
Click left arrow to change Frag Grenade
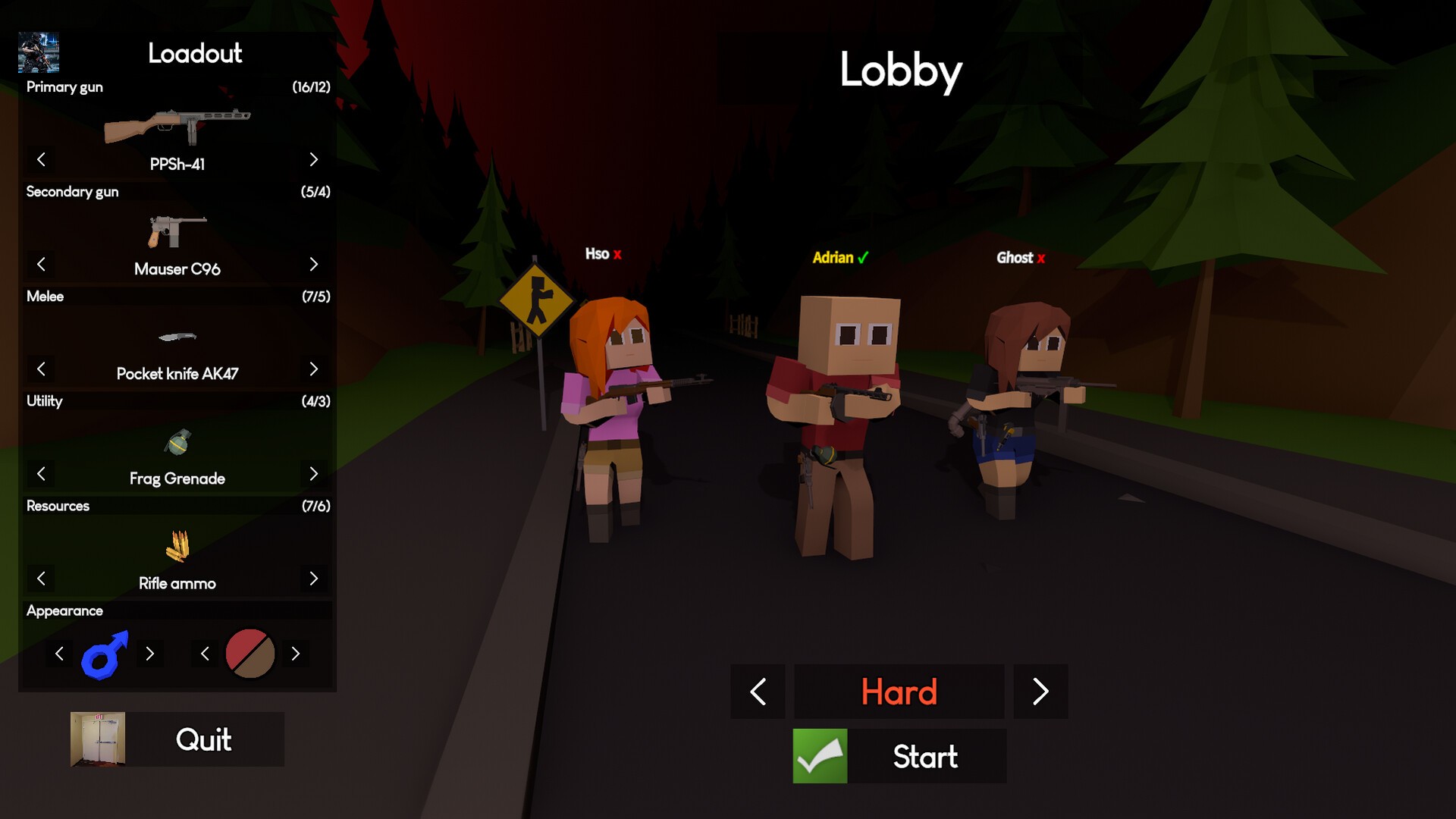pos(41,474)
